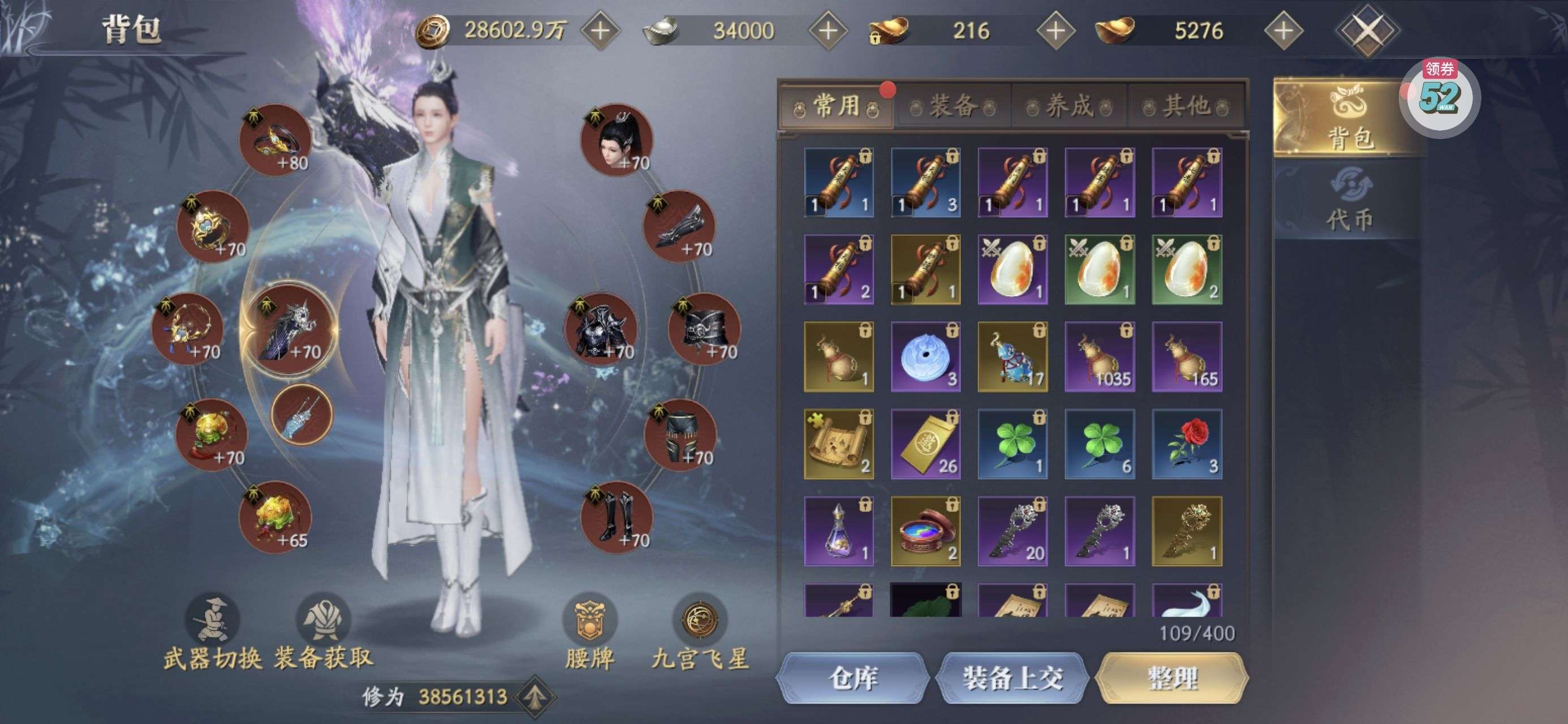The image size is (1568, 724).
Task: Choose the purple potion bottle slot
Action: pyautogui.click(x=838, y=531)
